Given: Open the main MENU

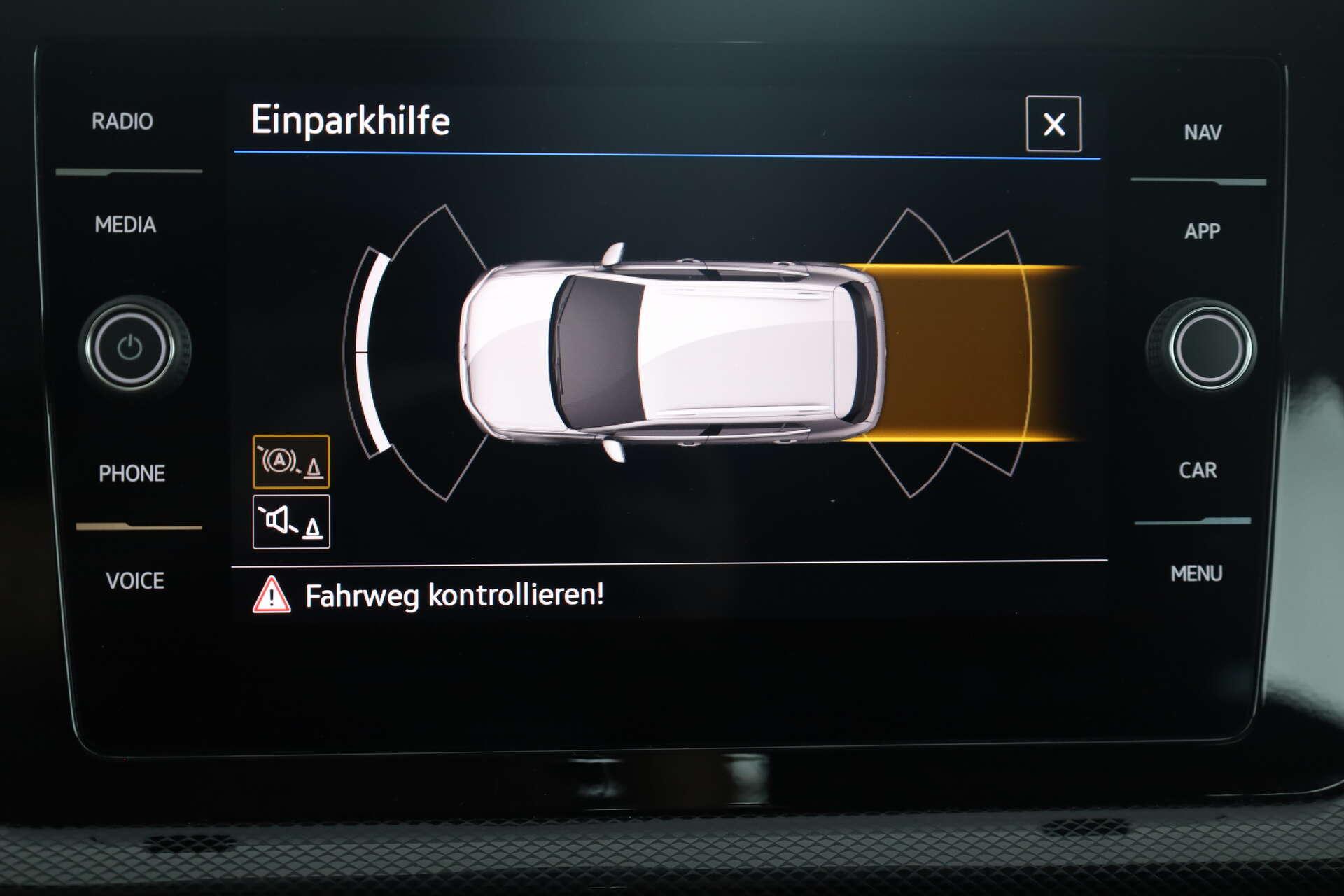Looking at the screenshot, I should click(x=1196, y=574).
